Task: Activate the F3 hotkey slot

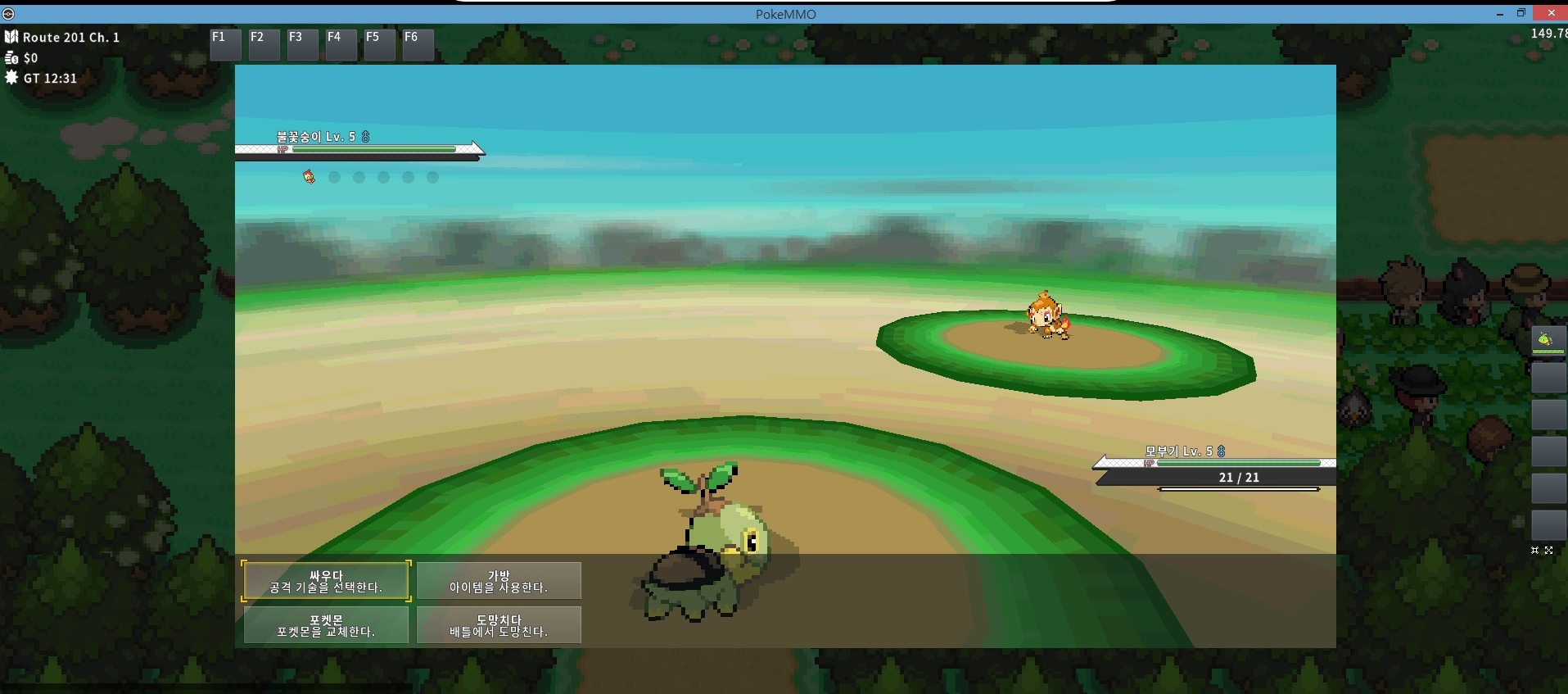Action: (302, 45)
